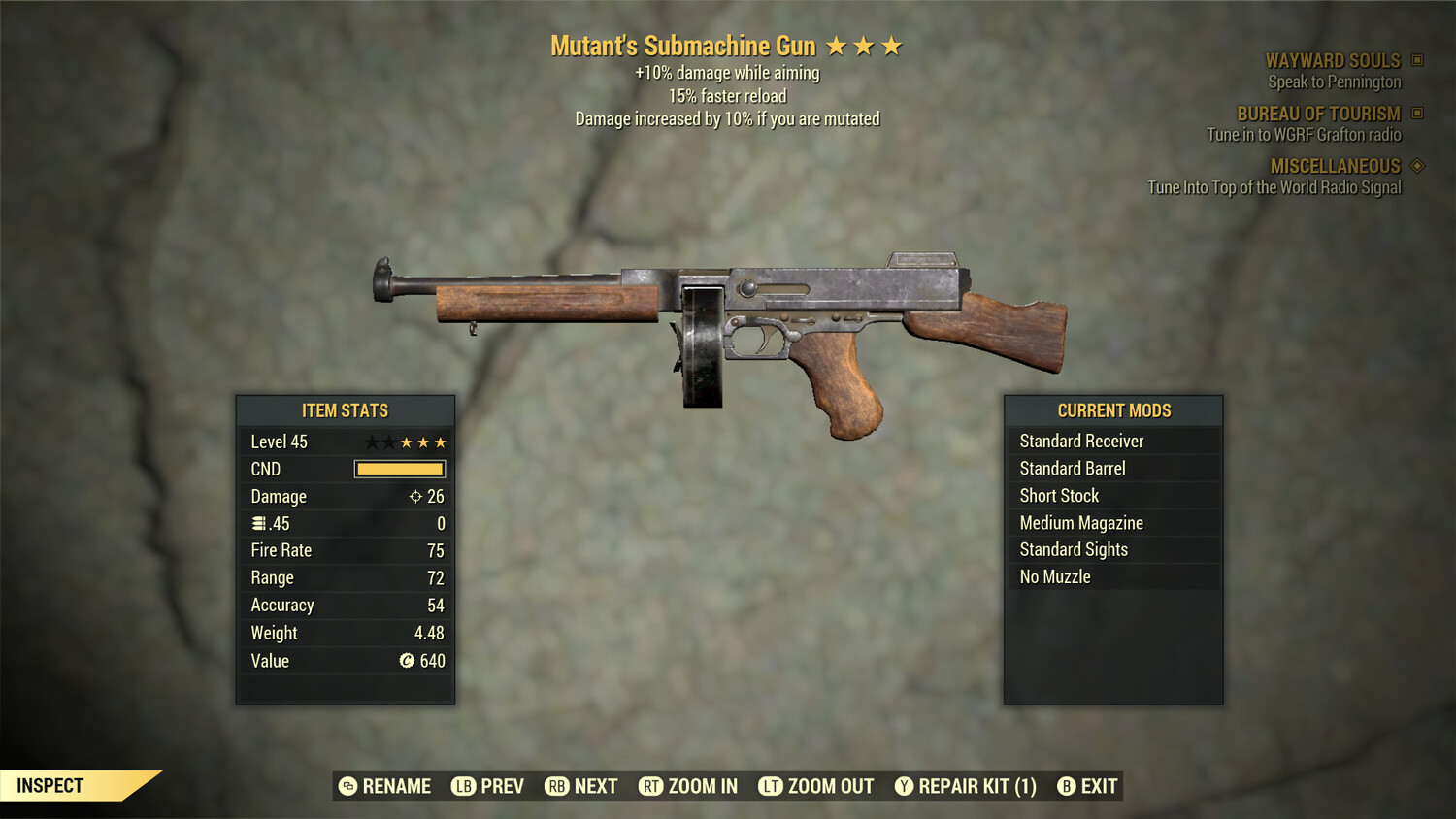
Task: Click the quest marker icon beside WAYWARD SOULS
Action: [1415, 60]
